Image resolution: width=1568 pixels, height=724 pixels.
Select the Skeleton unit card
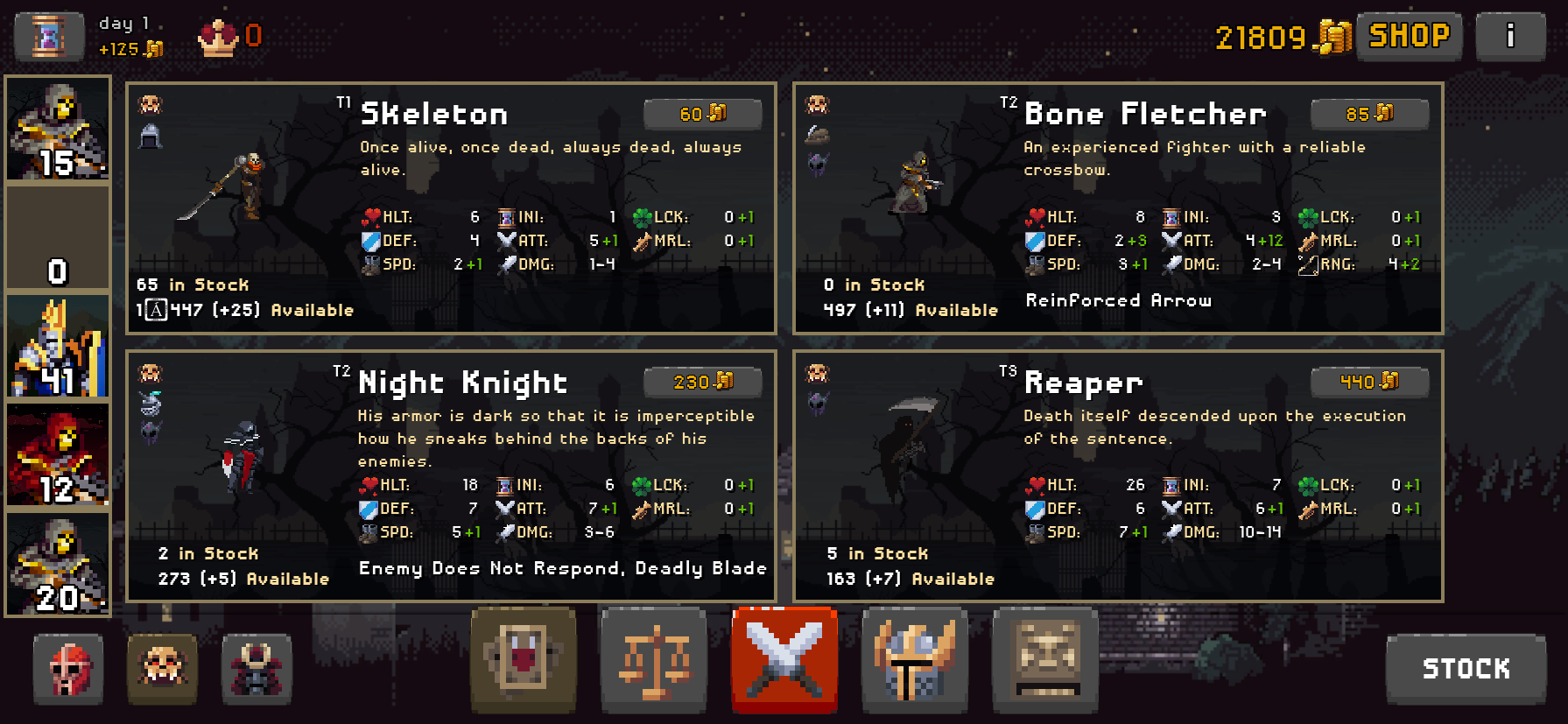tap(450, 208)
